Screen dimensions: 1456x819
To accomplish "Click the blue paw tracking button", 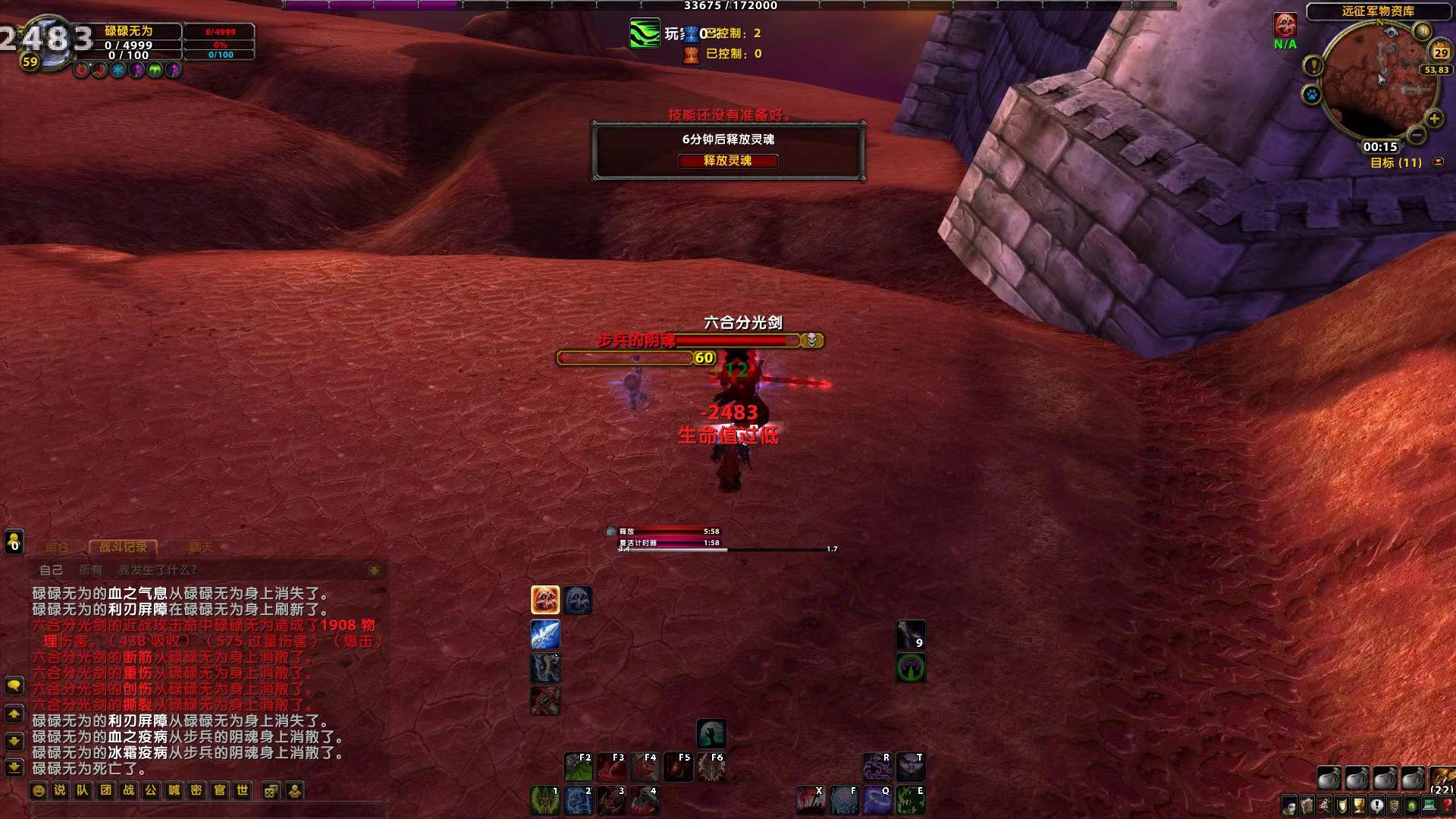I will pyautogui.click(x=1311, y=96).
